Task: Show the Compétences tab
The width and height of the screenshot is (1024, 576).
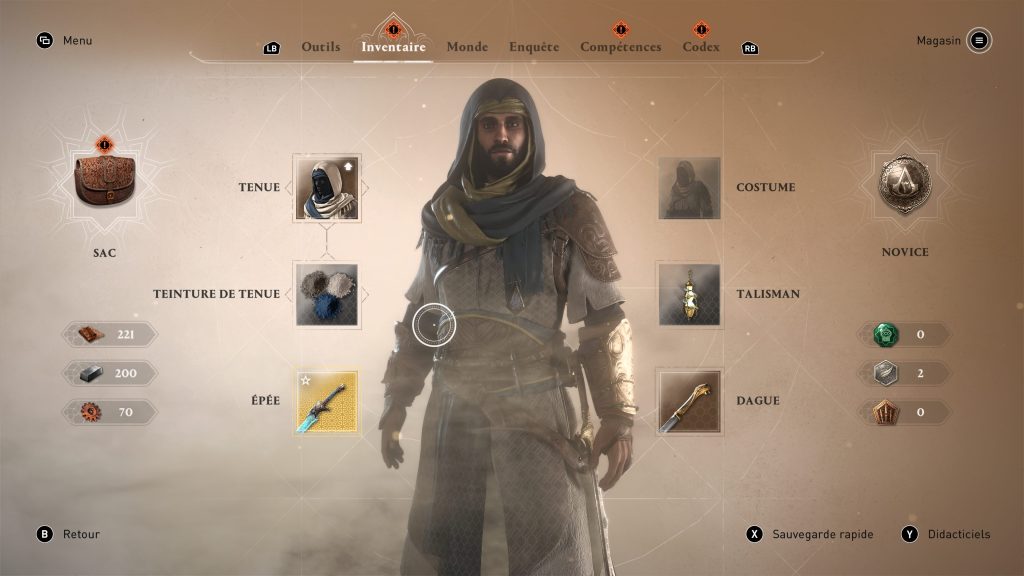Action: pos(620,47)
